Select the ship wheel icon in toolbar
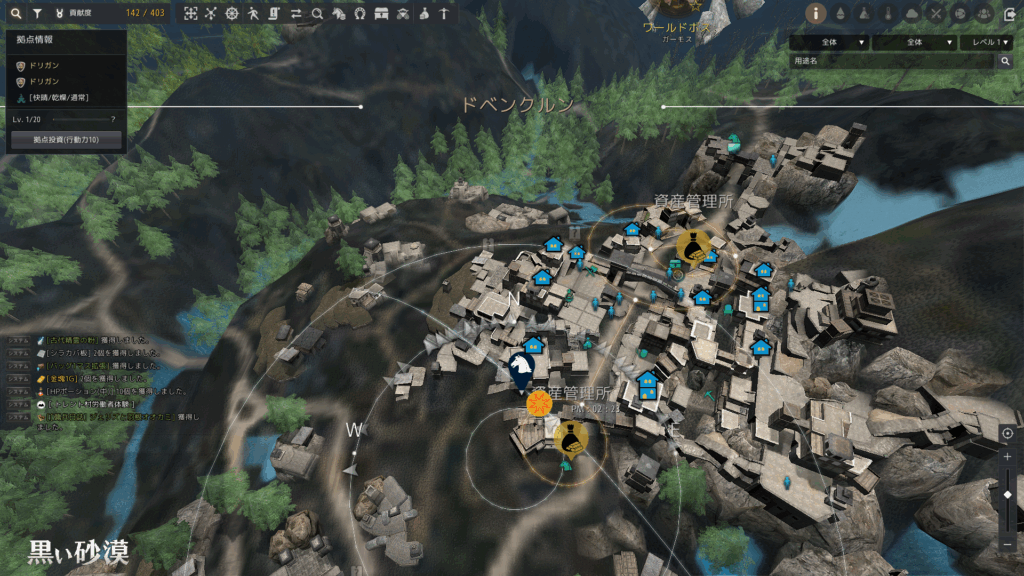Image resolution: width=1024 pixels, height=576 pixels. pos(233,14)
